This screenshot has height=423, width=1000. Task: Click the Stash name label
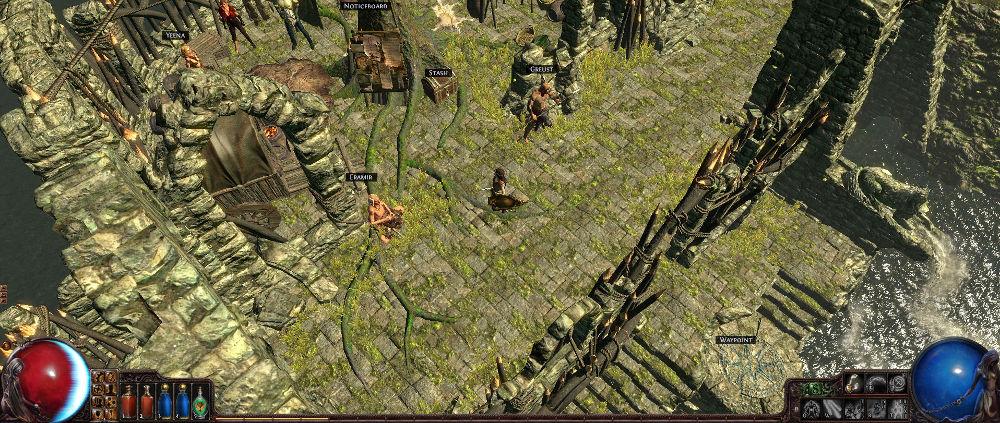click(438, 73)
